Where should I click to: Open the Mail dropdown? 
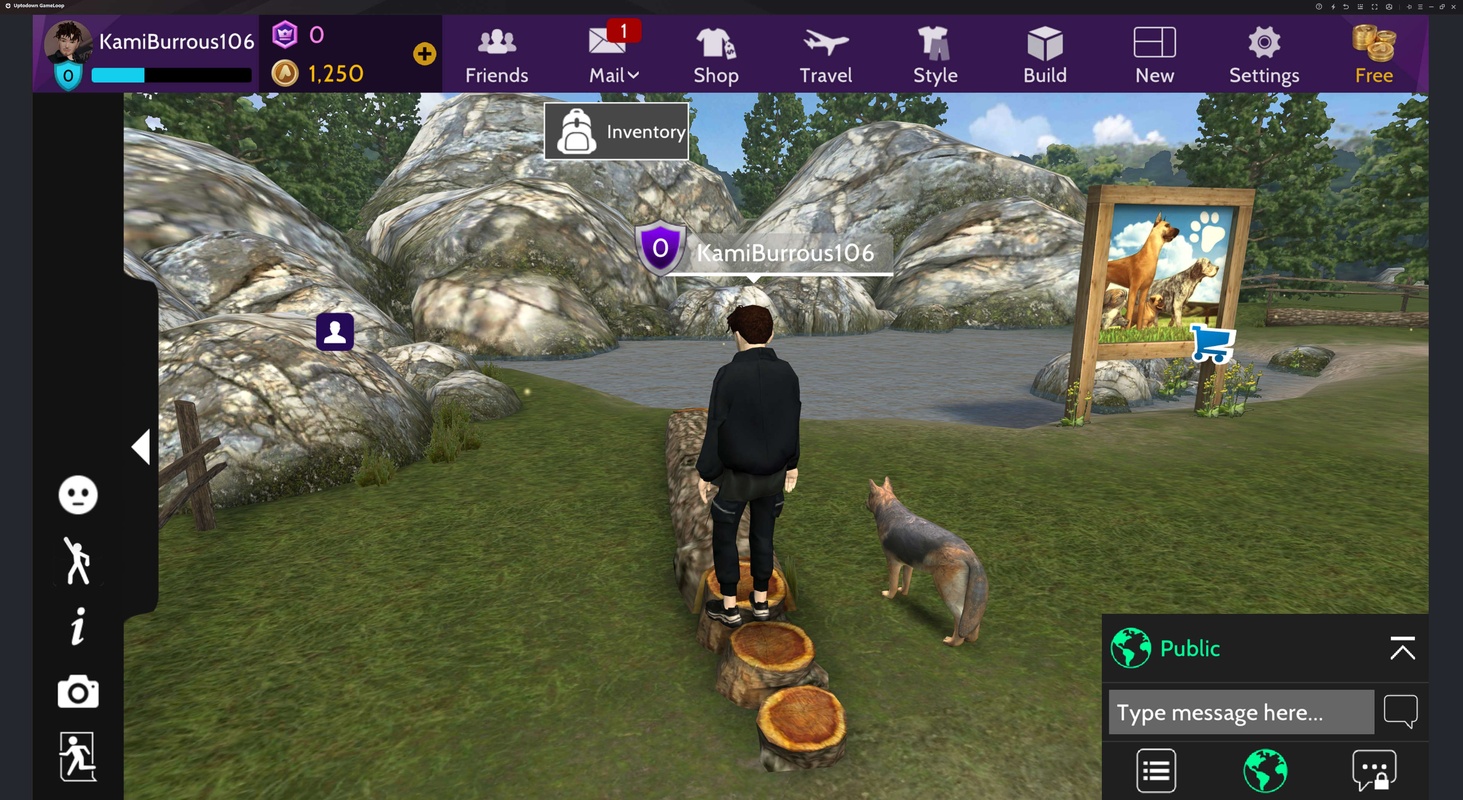613,56
